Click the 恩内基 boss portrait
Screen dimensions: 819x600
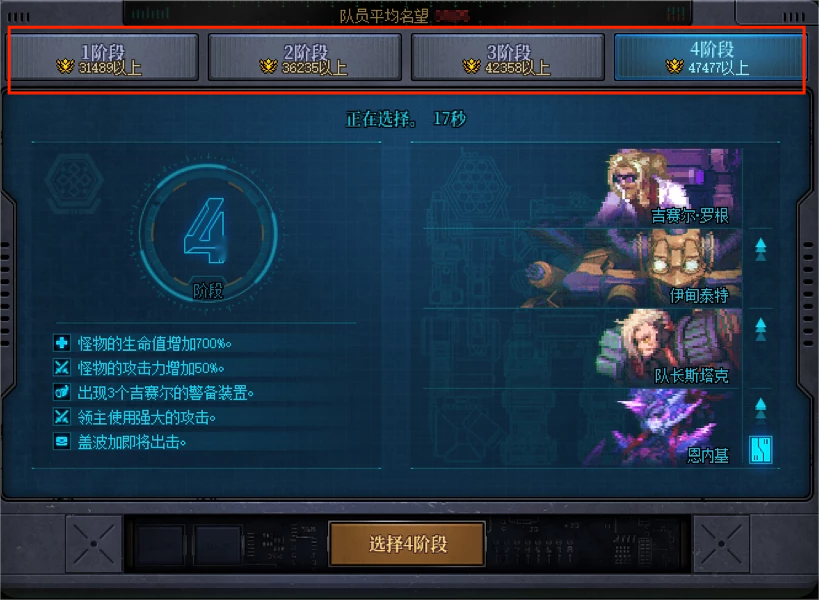point(665,427)
